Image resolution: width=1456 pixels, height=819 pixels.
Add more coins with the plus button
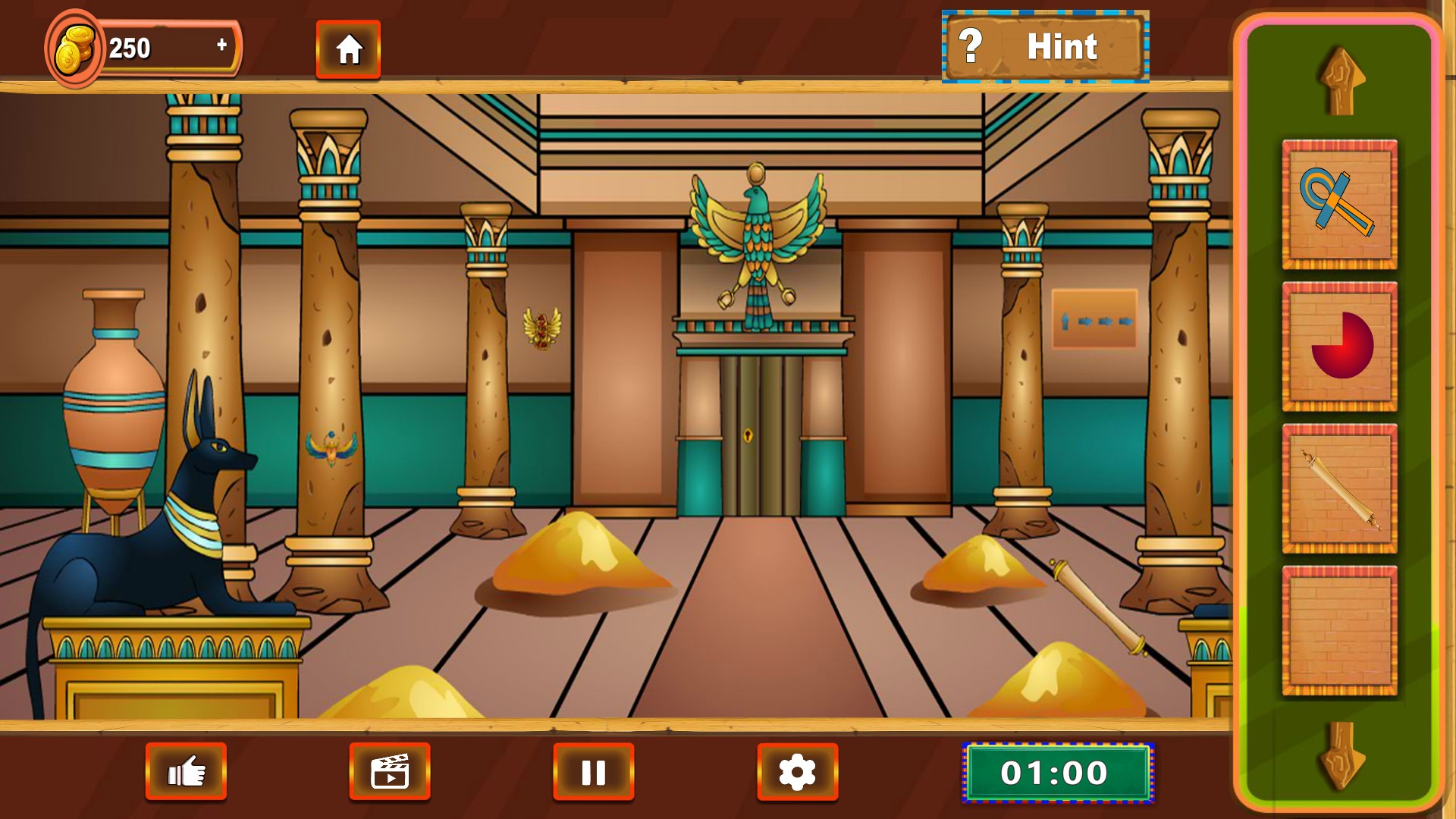coord(221,45)
